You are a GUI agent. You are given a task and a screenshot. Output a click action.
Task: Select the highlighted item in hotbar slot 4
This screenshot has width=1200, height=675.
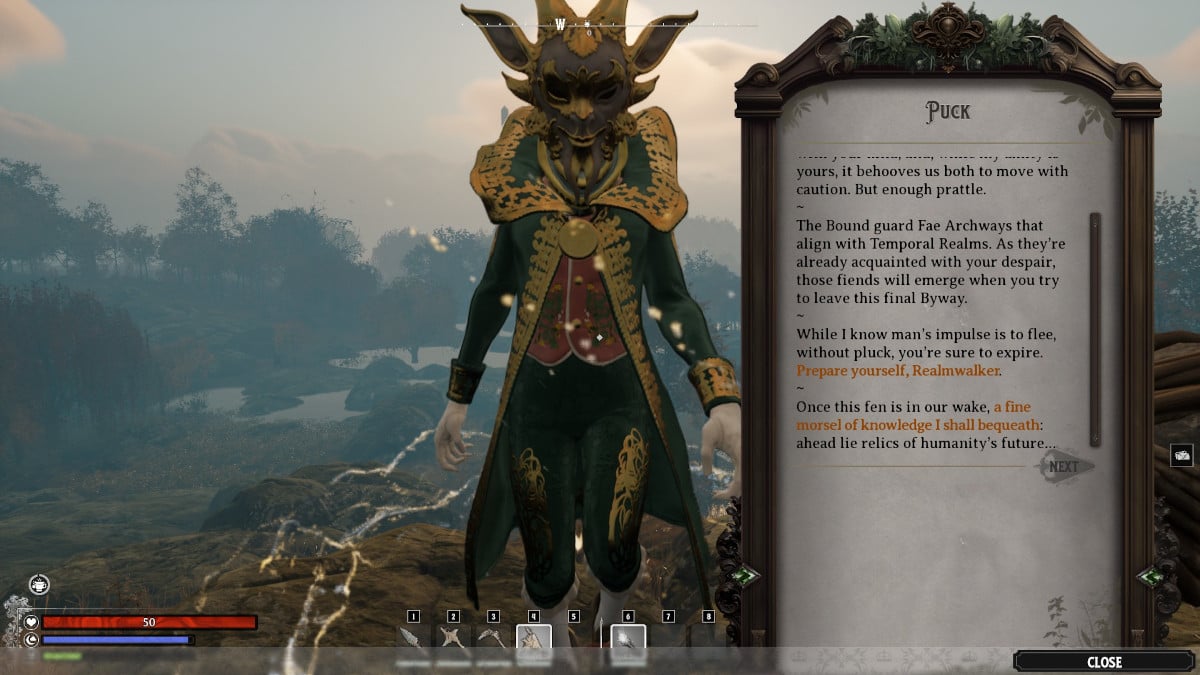533,641
